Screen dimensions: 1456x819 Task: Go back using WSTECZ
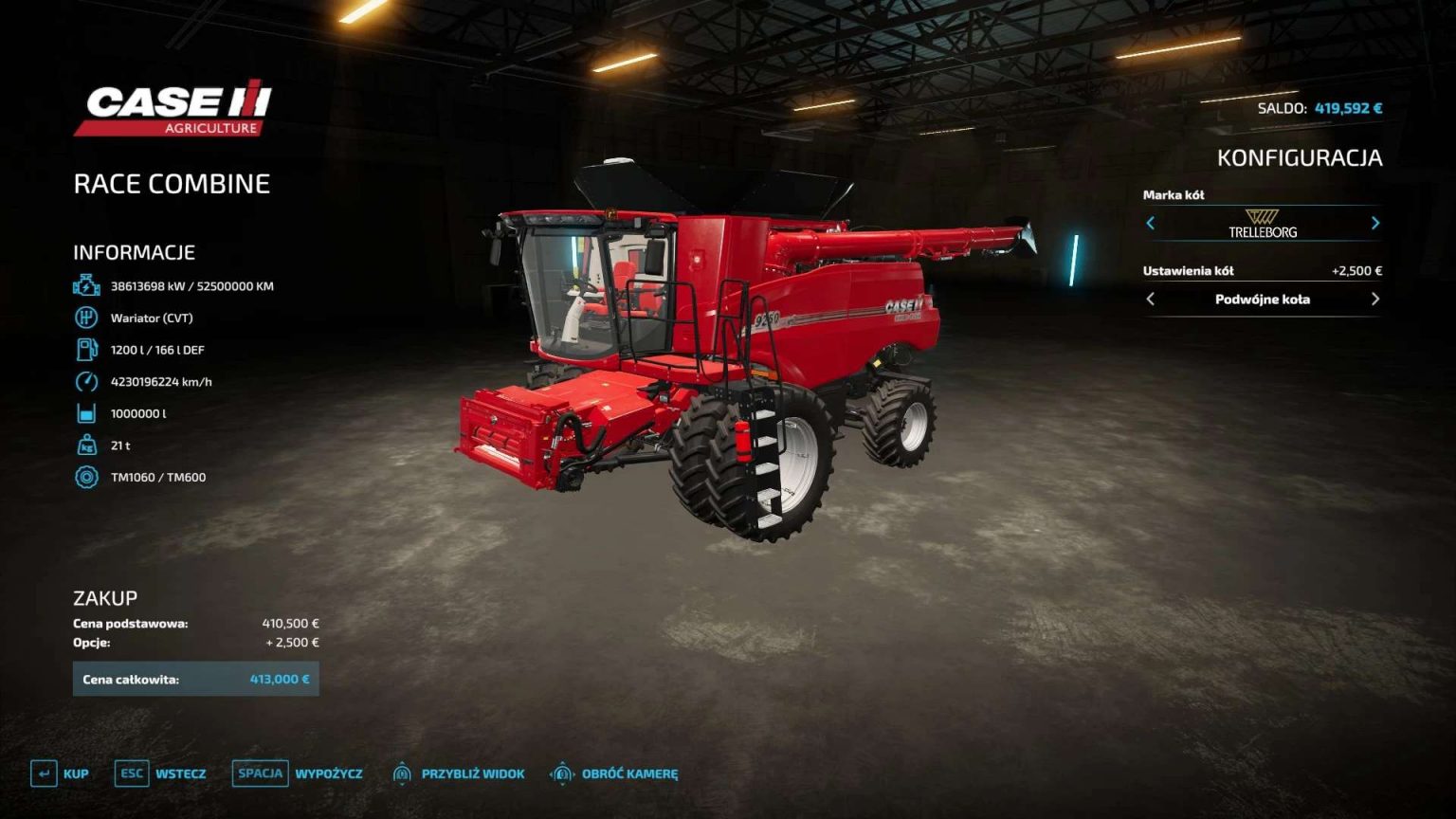pyautogui.click(x=181, y=773)
